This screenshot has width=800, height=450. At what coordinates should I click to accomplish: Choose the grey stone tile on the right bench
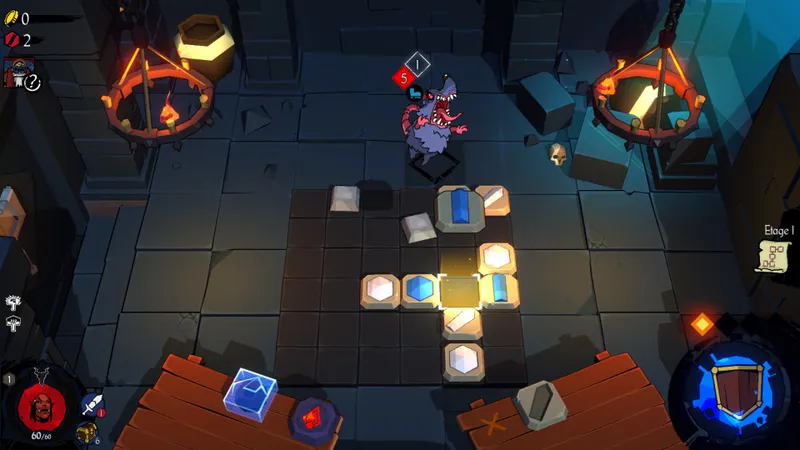(x=538, y=407)
